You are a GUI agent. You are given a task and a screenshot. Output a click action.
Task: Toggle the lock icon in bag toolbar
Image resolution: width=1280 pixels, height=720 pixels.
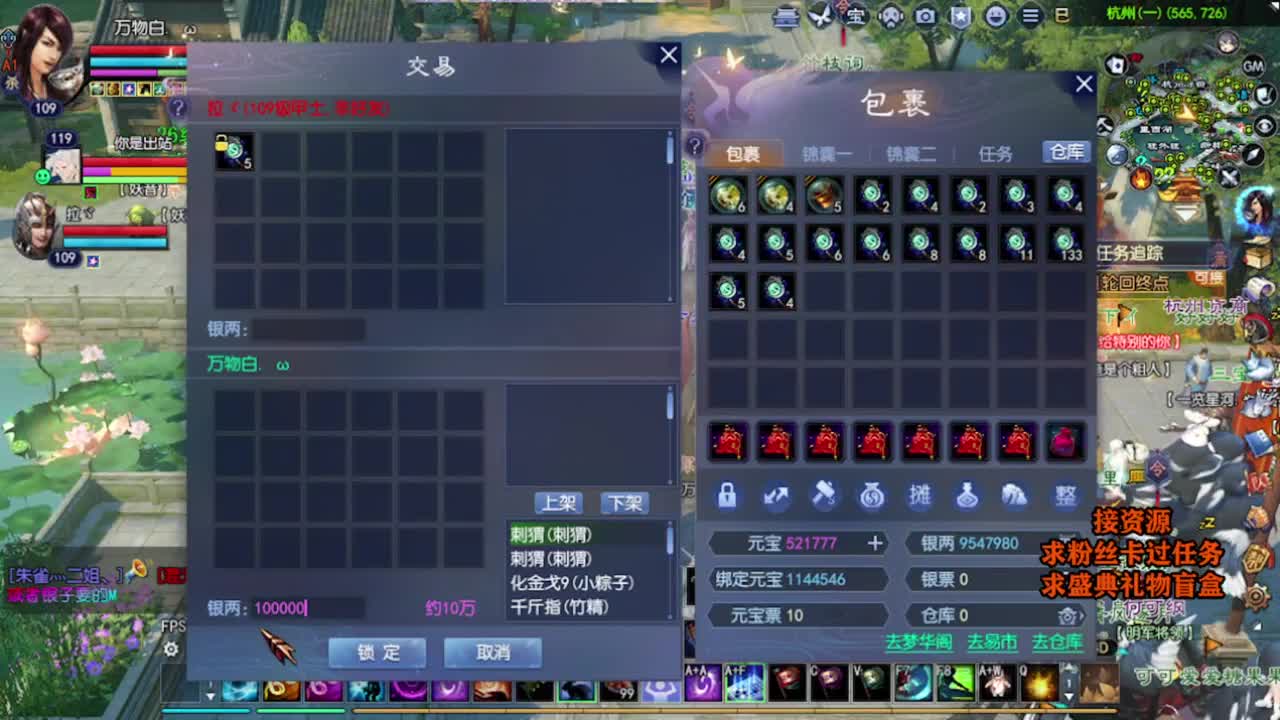click(x=727, y=495)
